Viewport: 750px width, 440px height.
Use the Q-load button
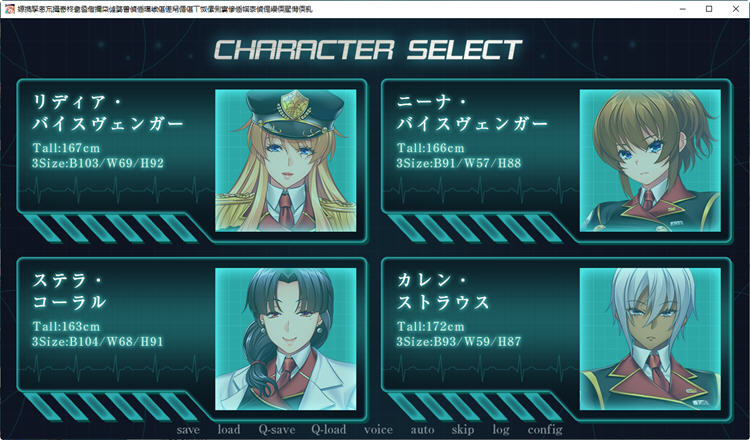pos(328,429)
